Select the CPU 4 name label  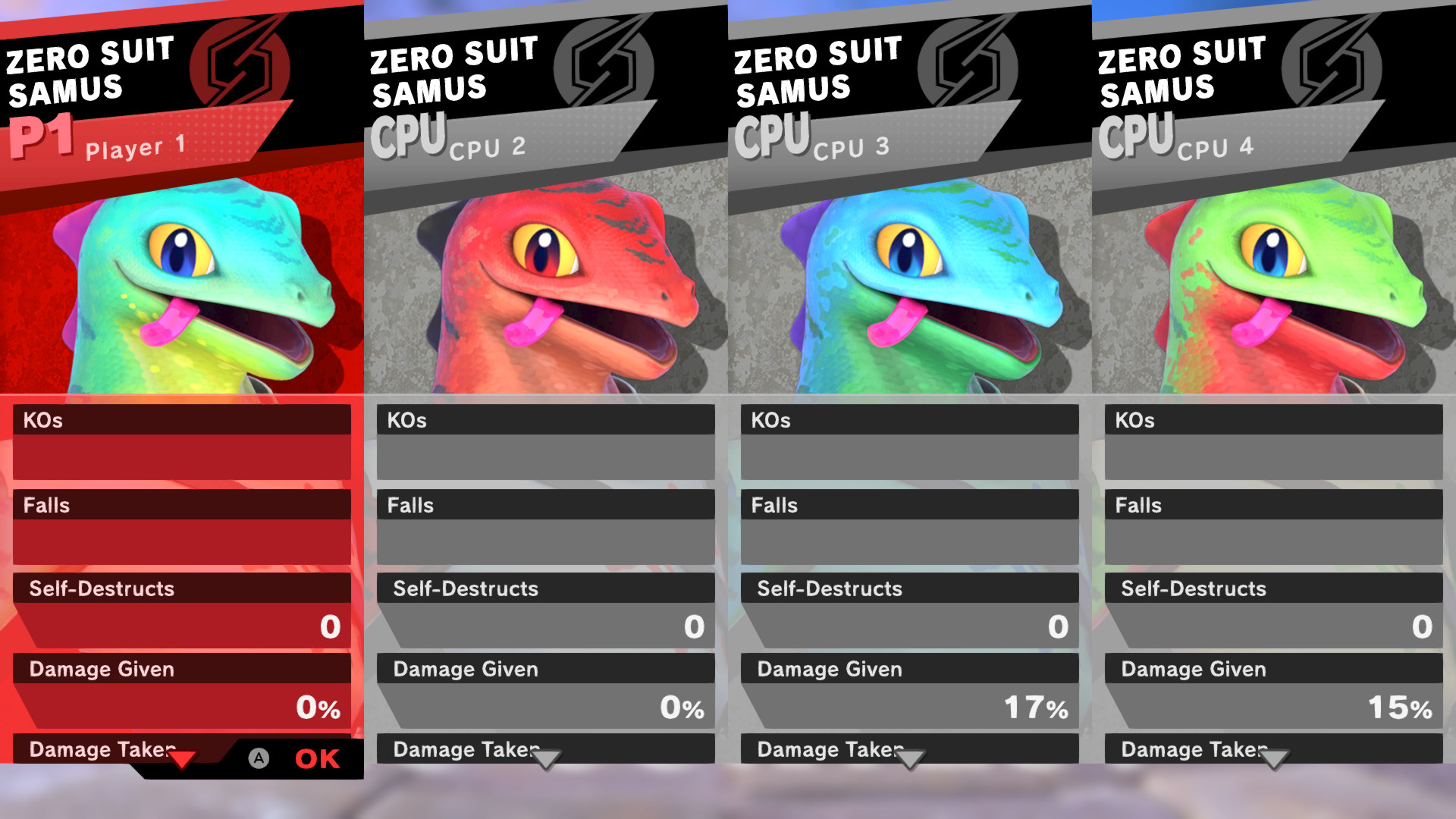(1214, 149)
